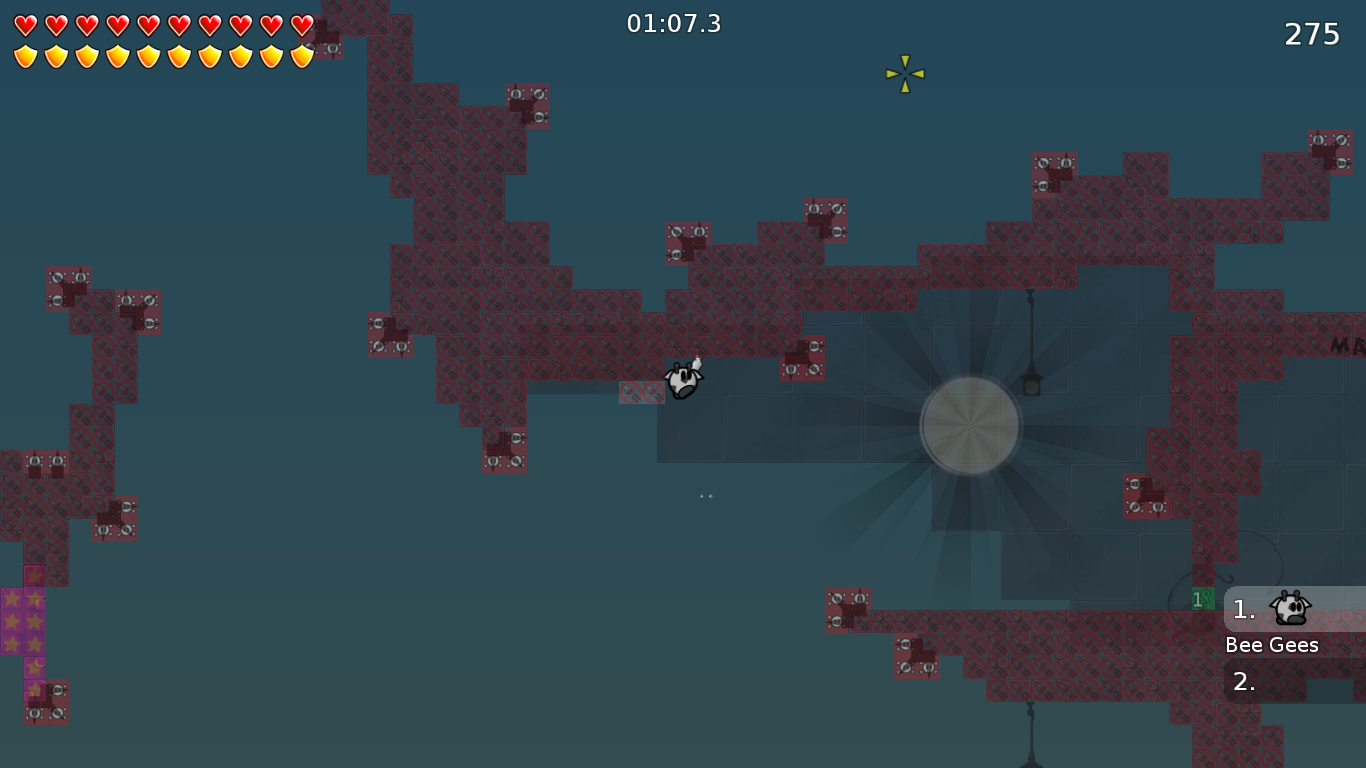Select the player tee character in the level
This screenshot has width=1366, height=768.
click(684, 381)
